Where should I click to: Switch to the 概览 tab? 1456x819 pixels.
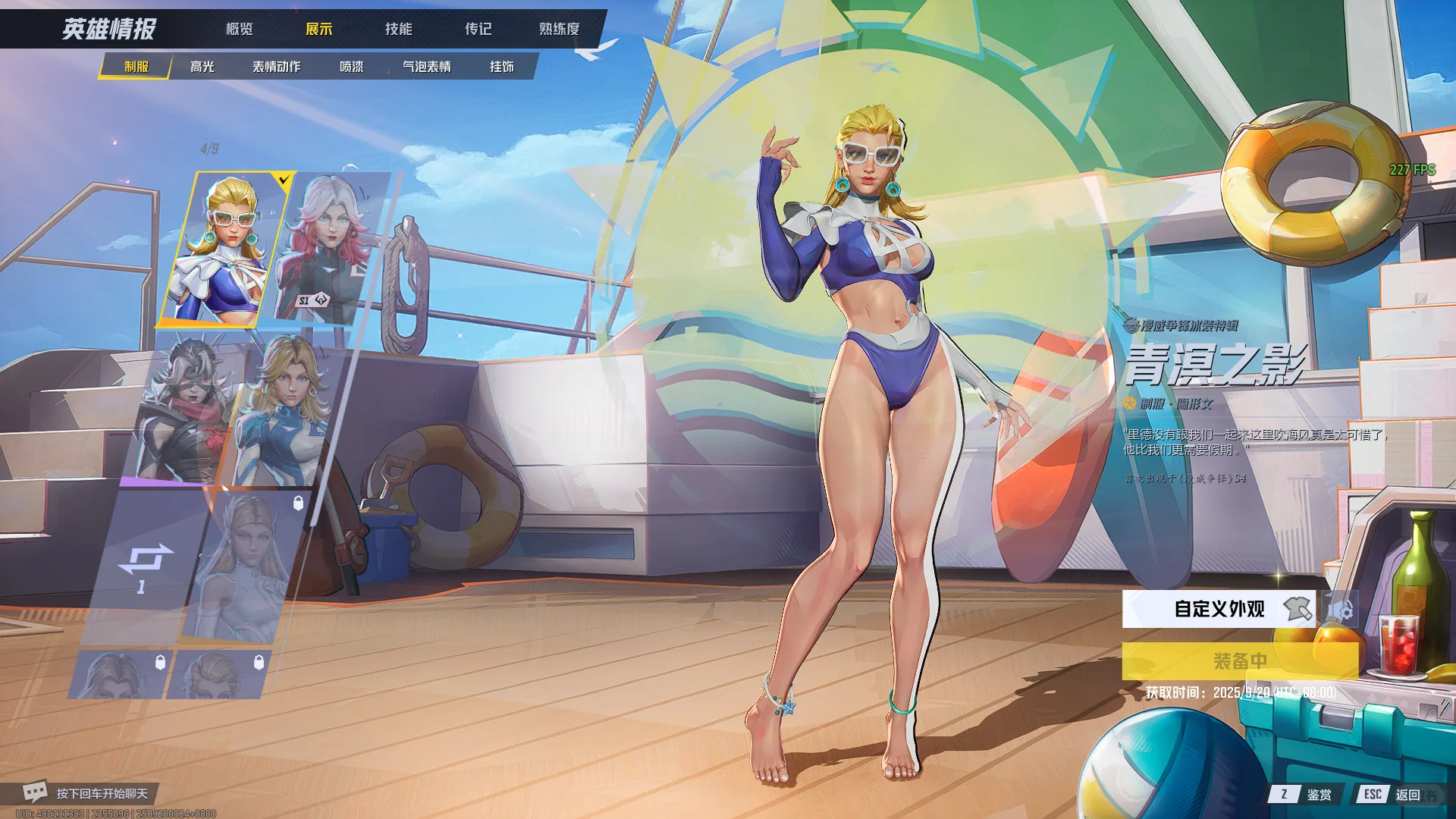click(x=239, y=29)
